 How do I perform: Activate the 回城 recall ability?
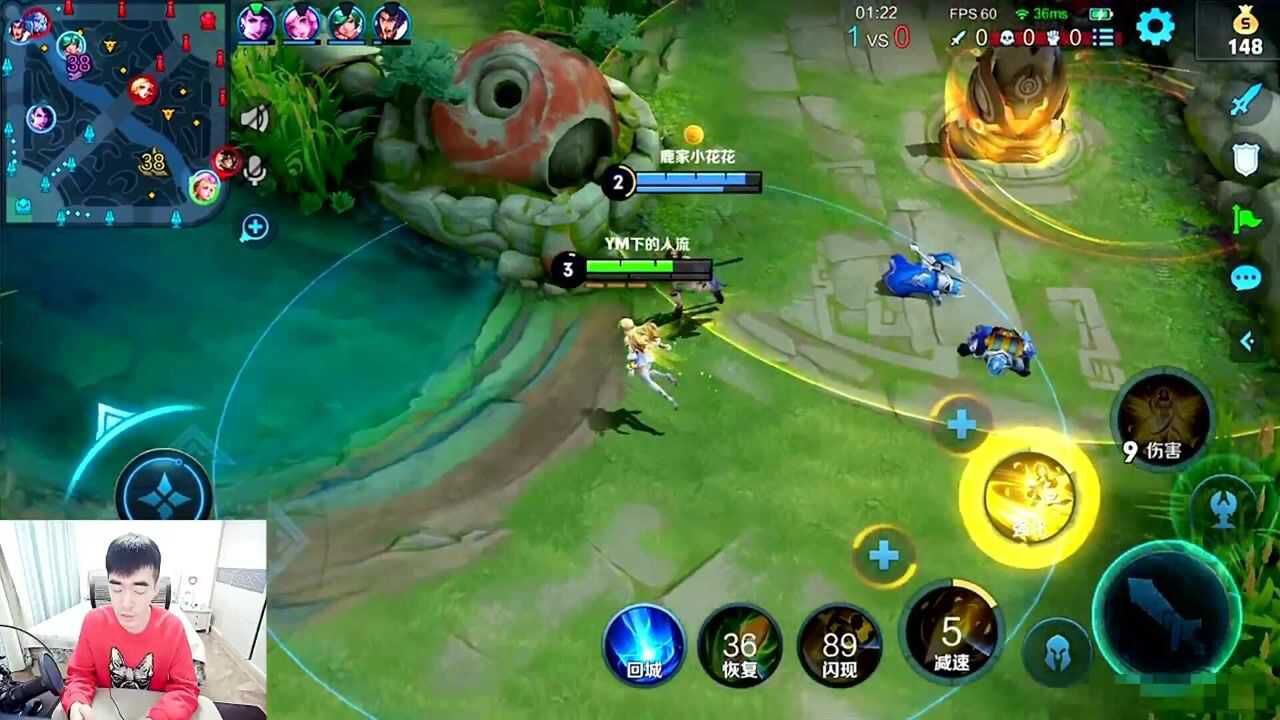tap(644, 645)
